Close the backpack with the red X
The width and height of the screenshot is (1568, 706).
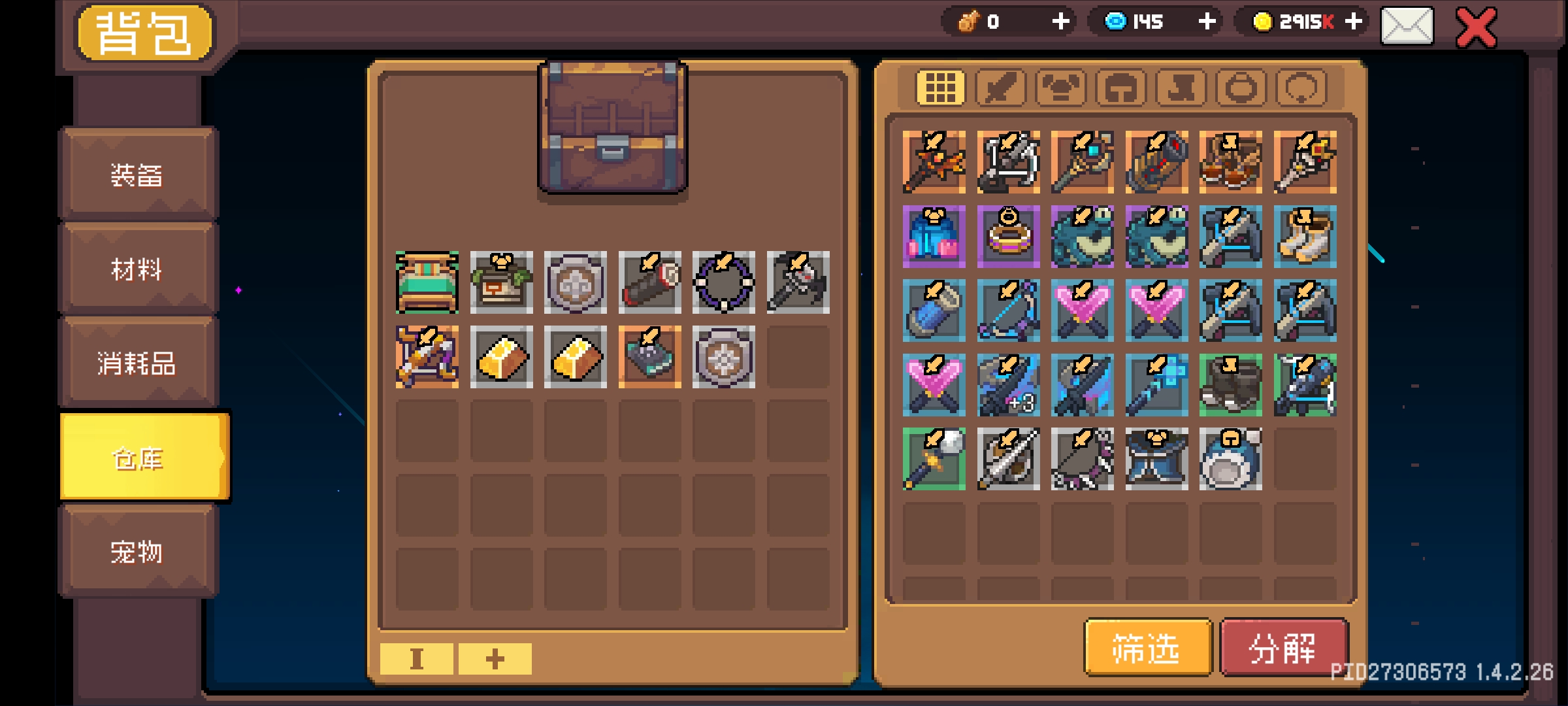tap(1477, 27)
